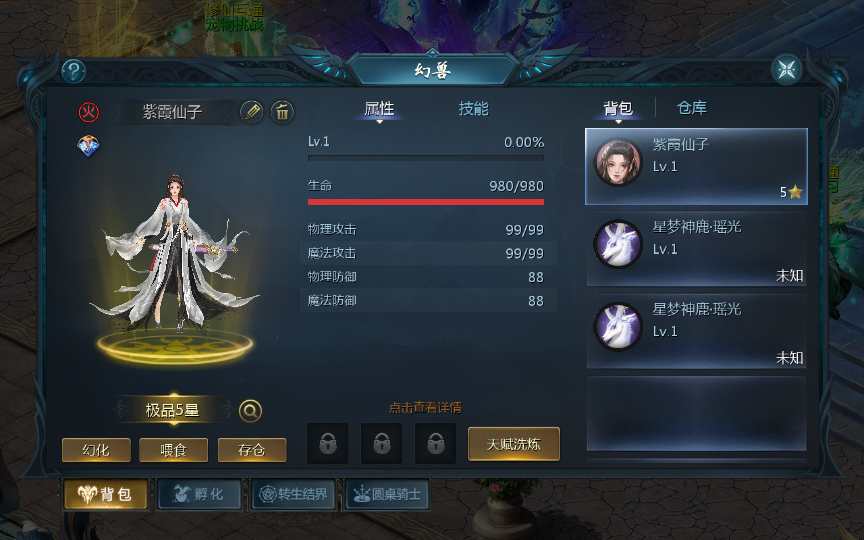The width and height of the screenshot is (864, 540).
Task: Open the 转生结界 rebirth tab
Action: 290,494
